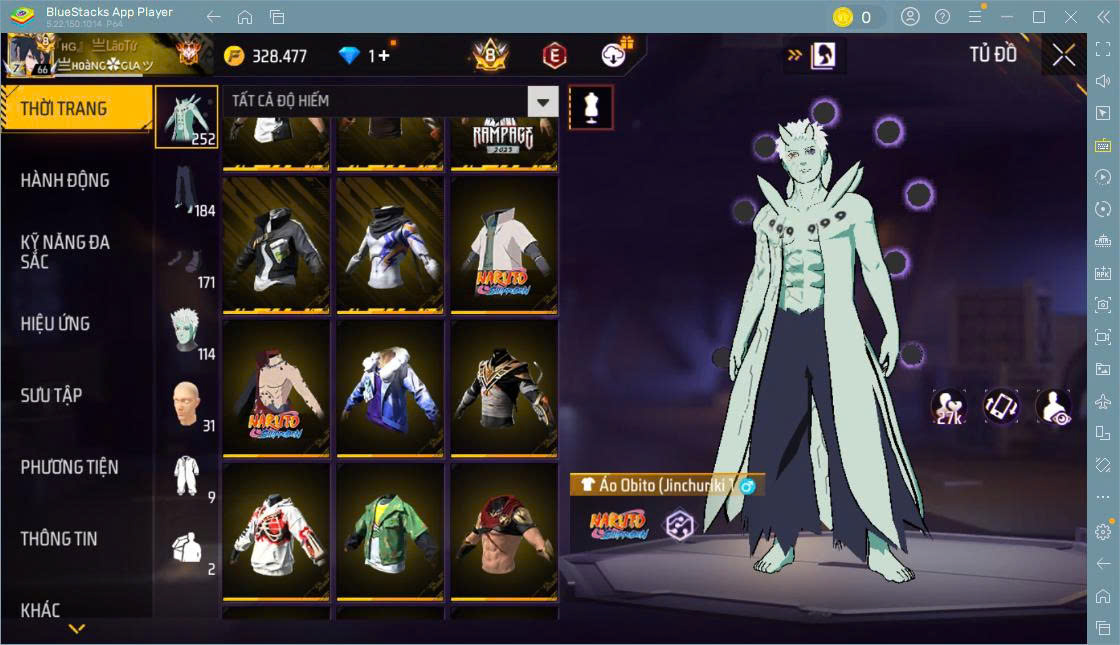Select the white Naruto Shippuden jacket
1120x645 pixels.
(503, 245)
